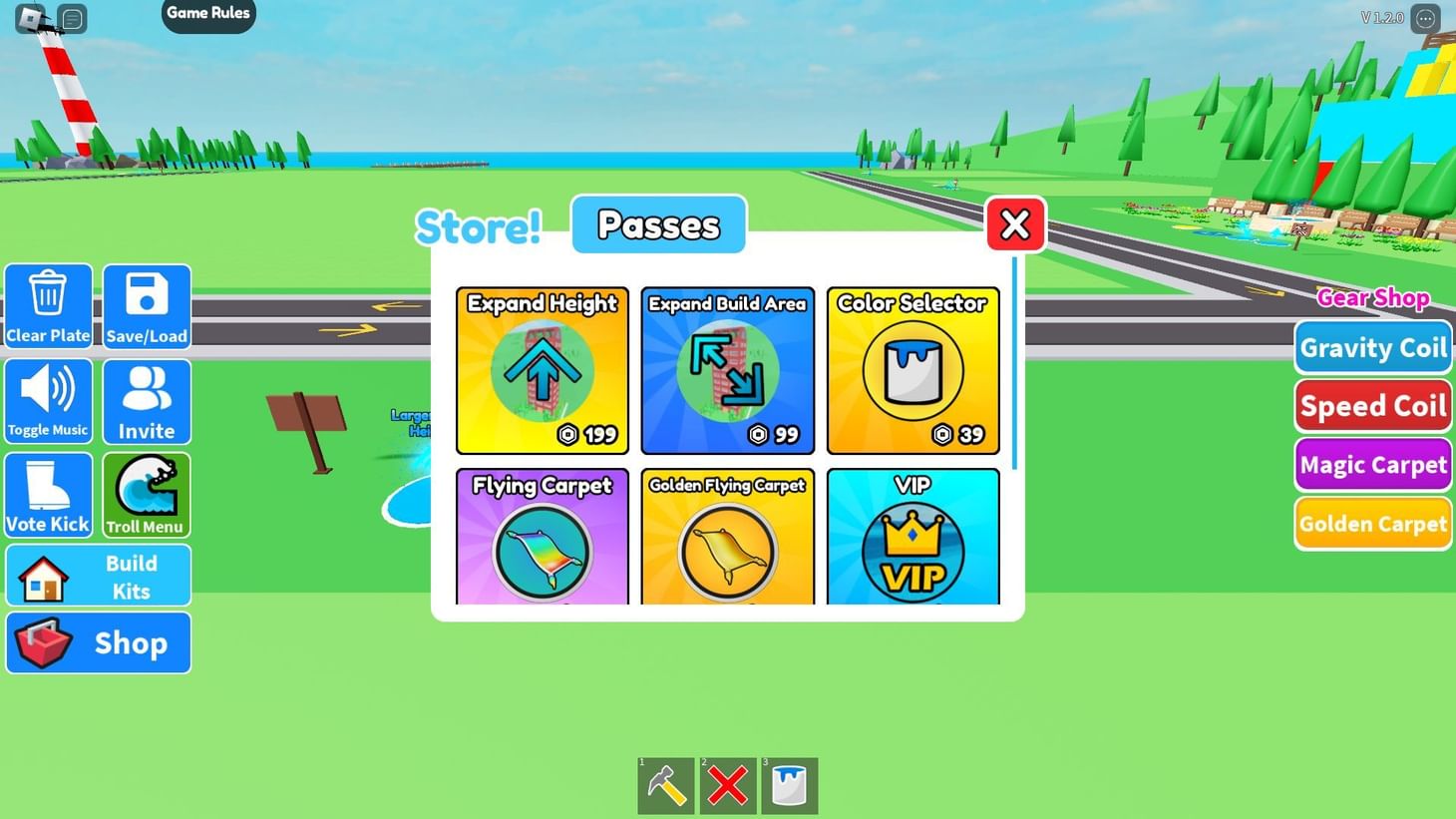
Task: Open the chat icon in top left
Action: (70, 17)
